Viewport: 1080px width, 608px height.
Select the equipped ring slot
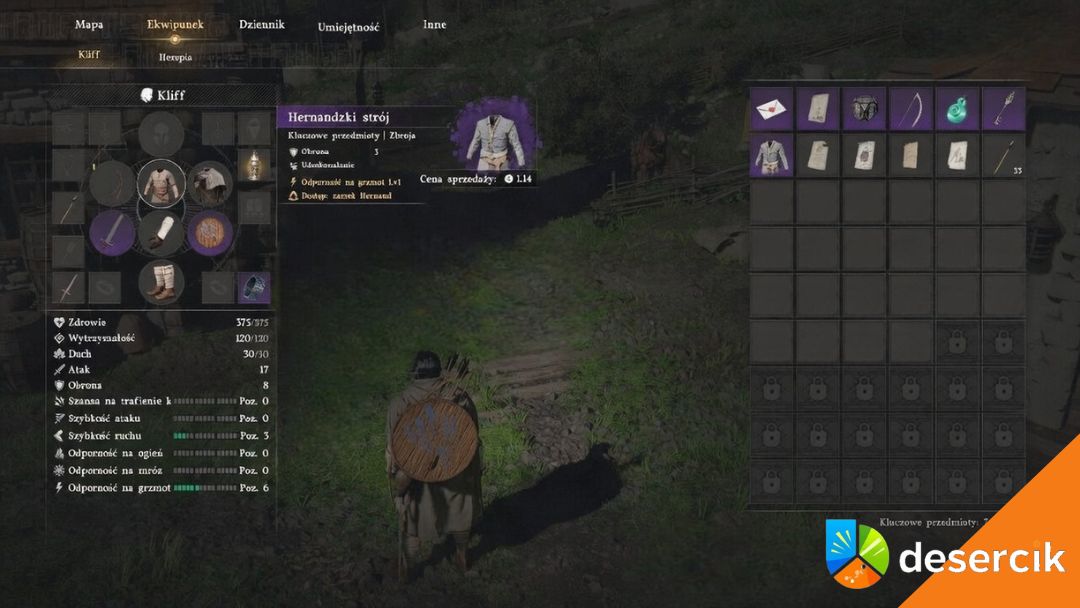click(x=254, y=287)
